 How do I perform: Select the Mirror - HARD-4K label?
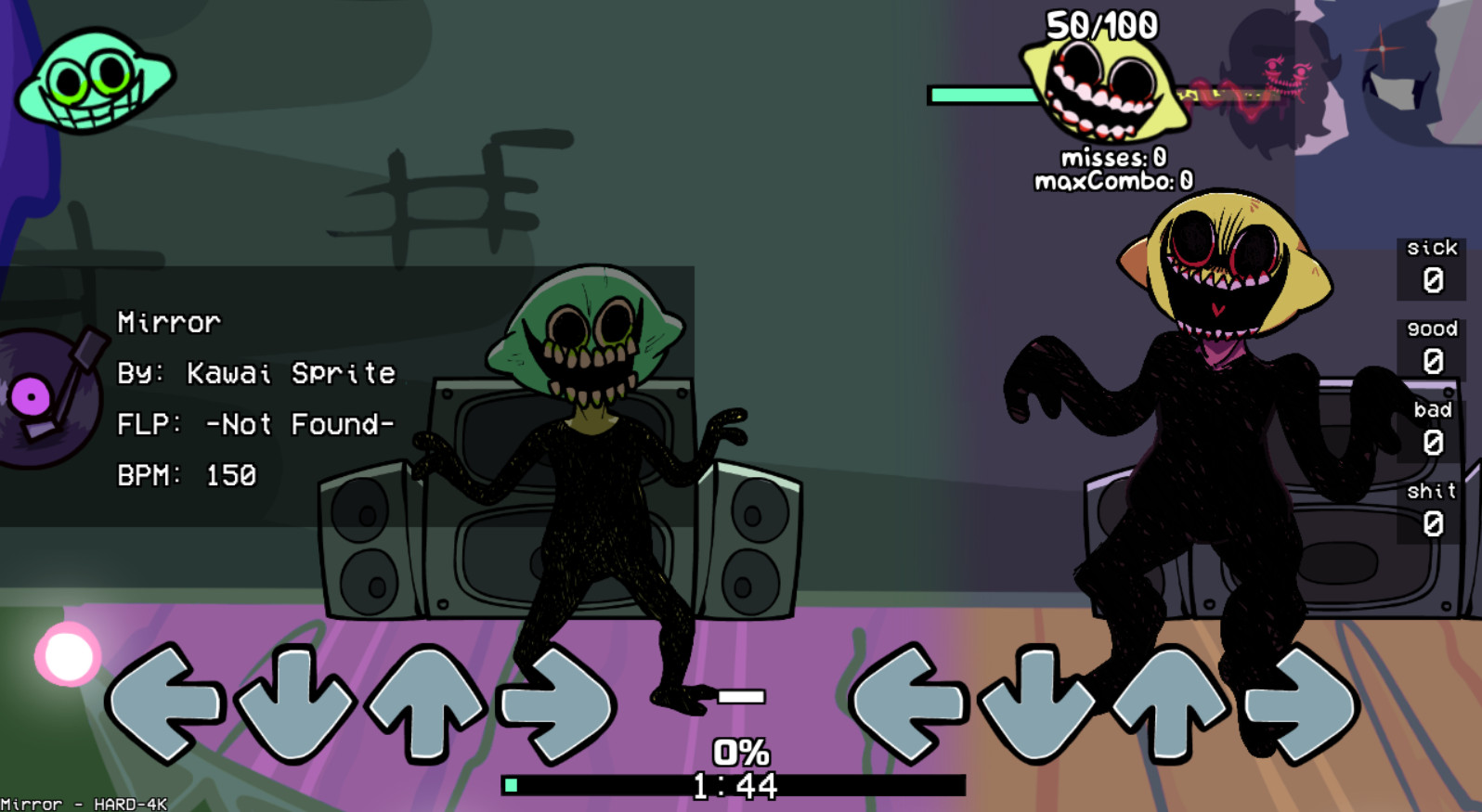(82, 804)
